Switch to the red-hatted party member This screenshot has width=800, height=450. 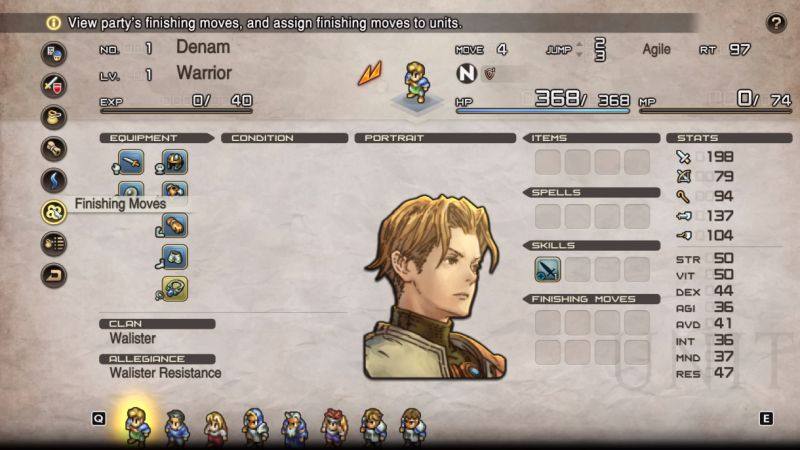click(x=333, y=425)
